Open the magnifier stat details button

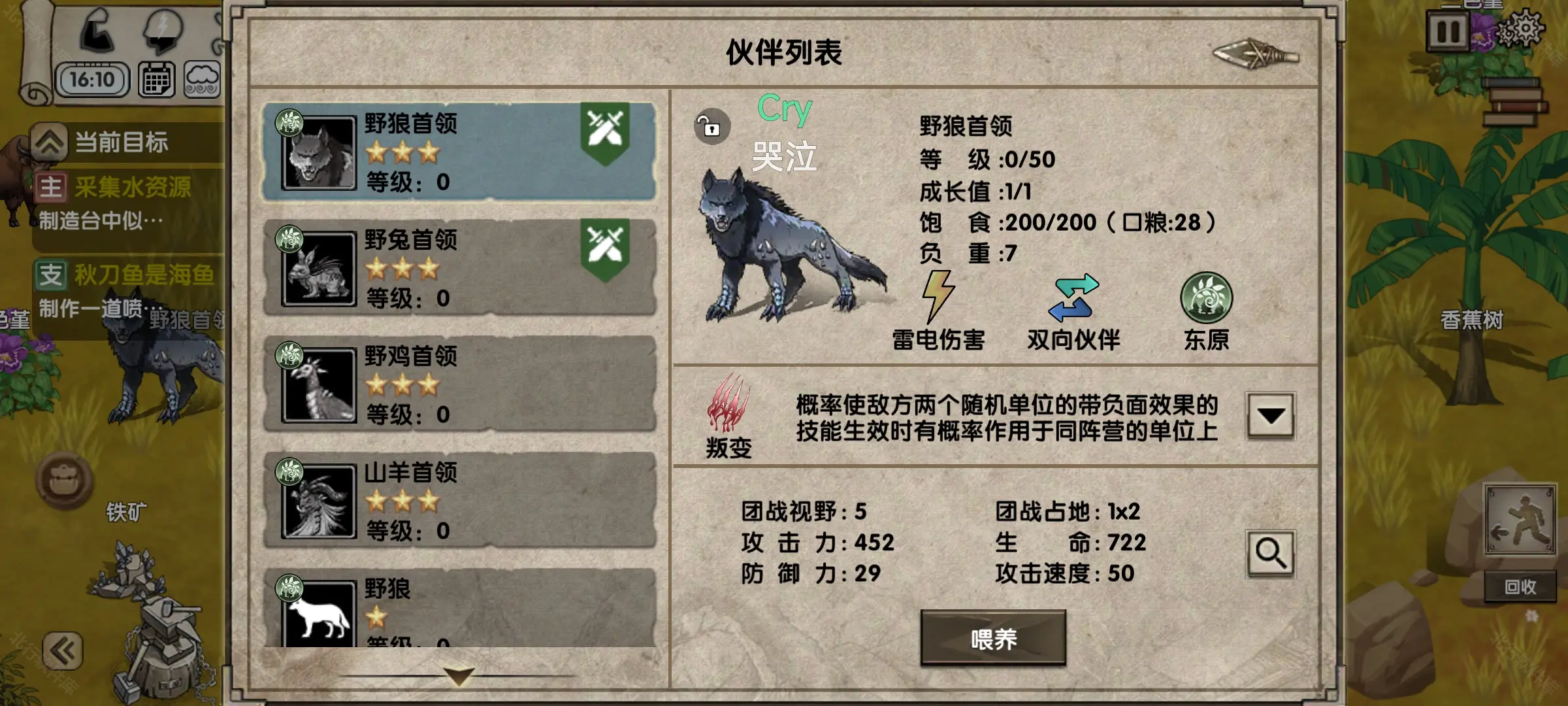click(x=1270, y=554)
